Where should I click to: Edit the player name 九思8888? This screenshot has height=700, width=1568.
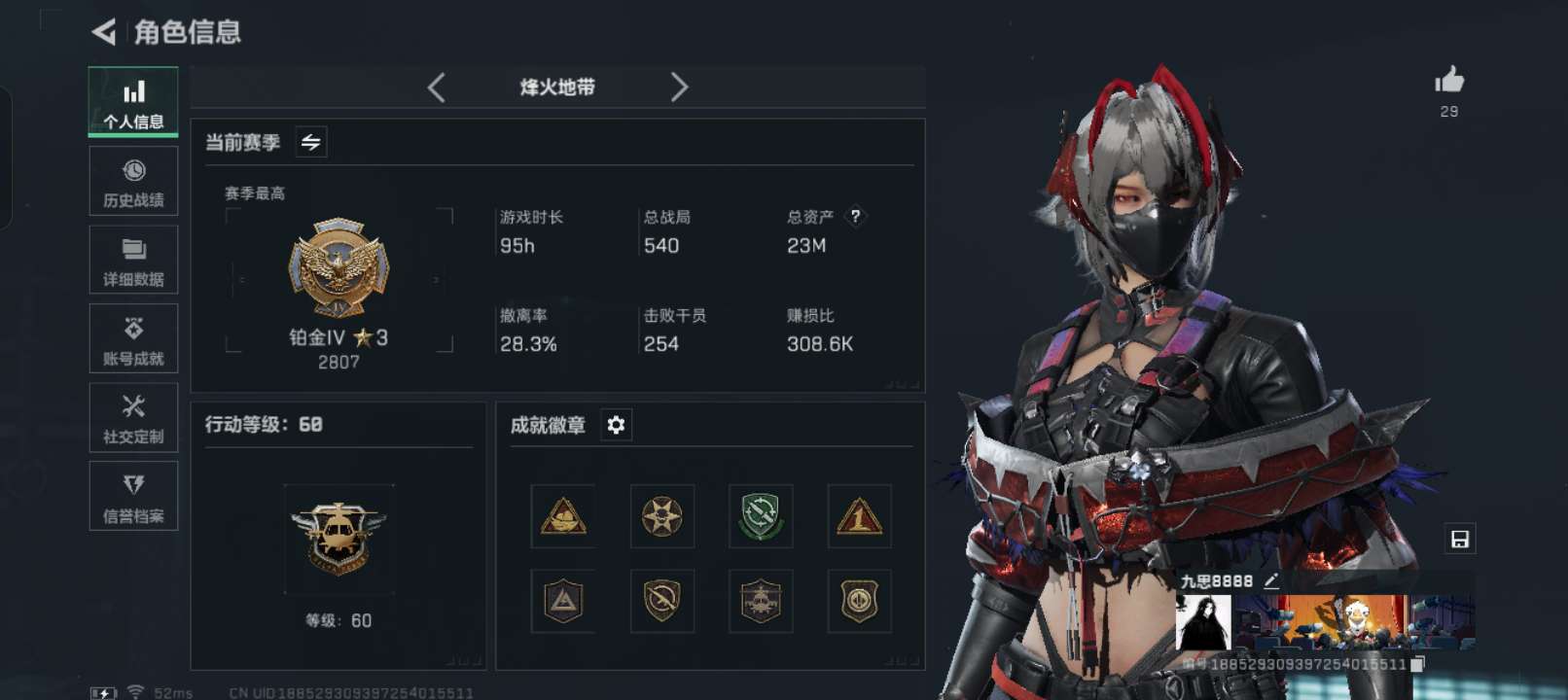[x=1270, y=580]
